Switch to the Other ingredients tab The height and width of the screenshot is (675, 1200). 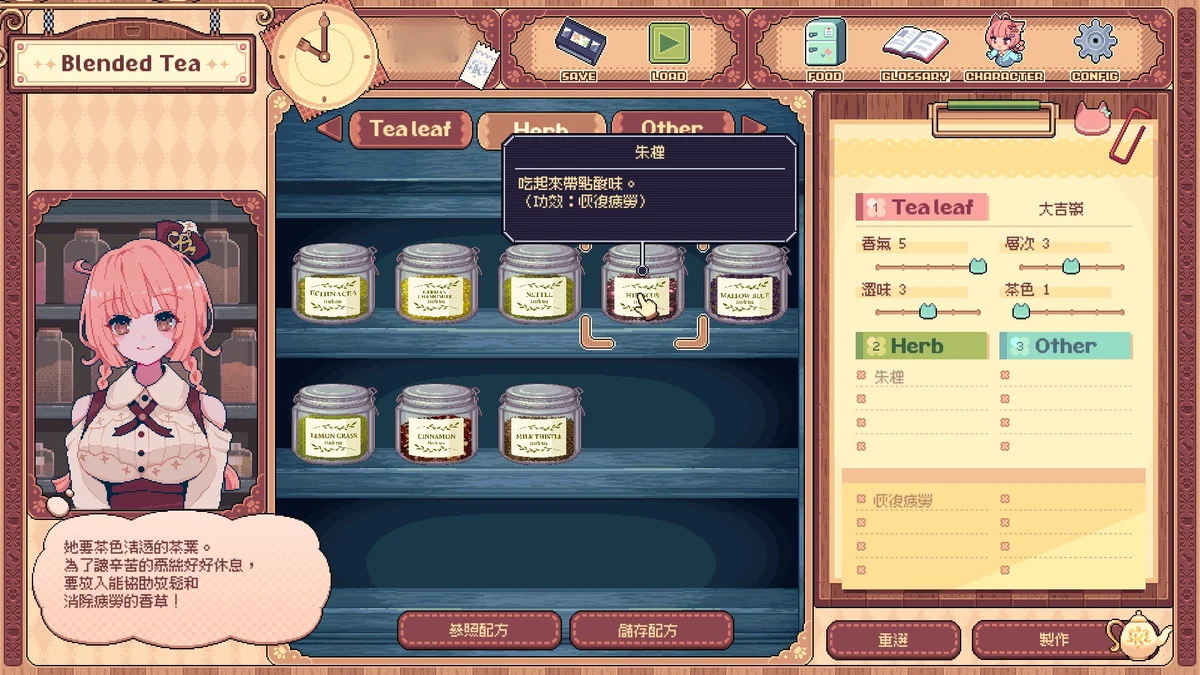[671, 124]
